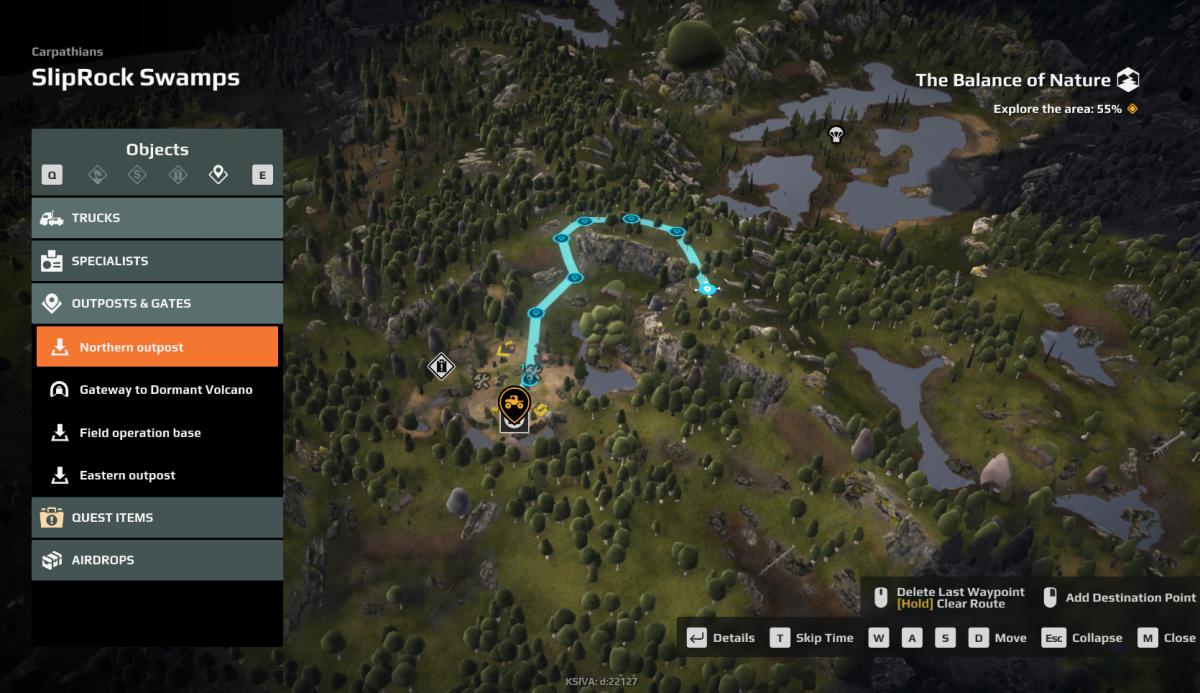The width and height of the screenshot is (1200, 693).
Task: Pick the Eastern outpost row
Action: pyautogui.click(x=157, y=476)
